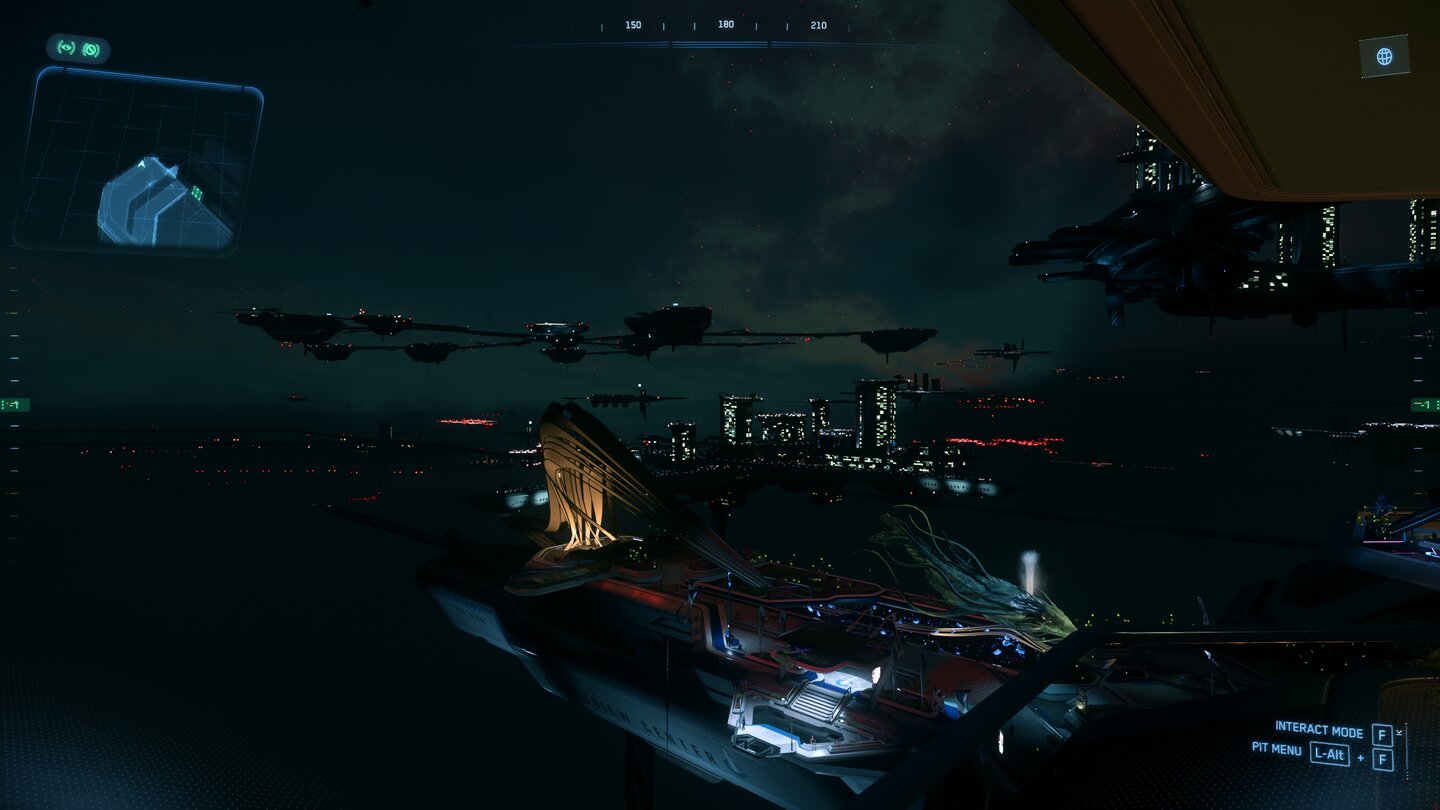This screenshot has height=810, width=1440.
Task: Click the 150 mark on the heading slider bar
Action: [632, 23]
